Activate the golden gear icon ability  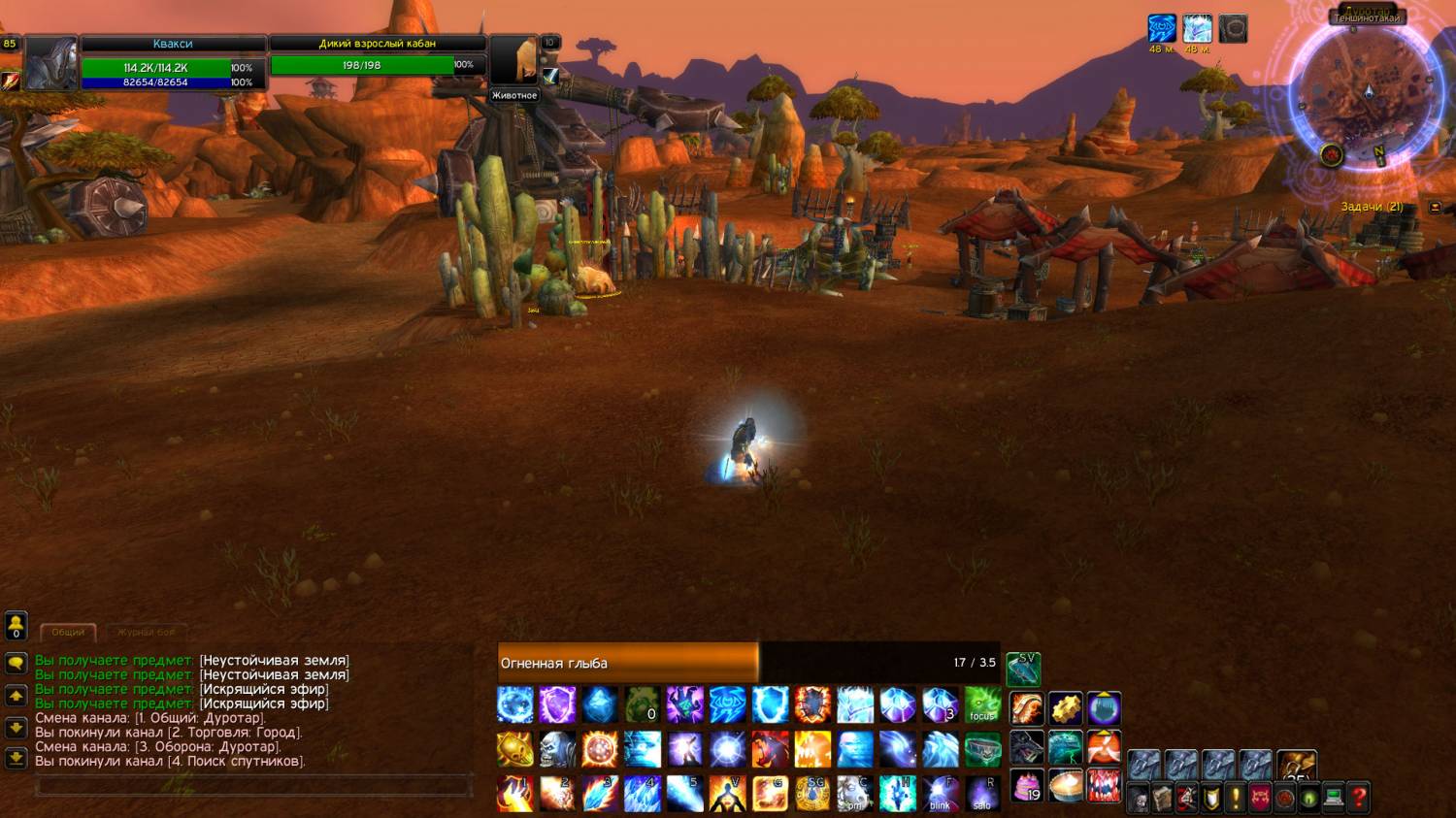[1065, 707]
